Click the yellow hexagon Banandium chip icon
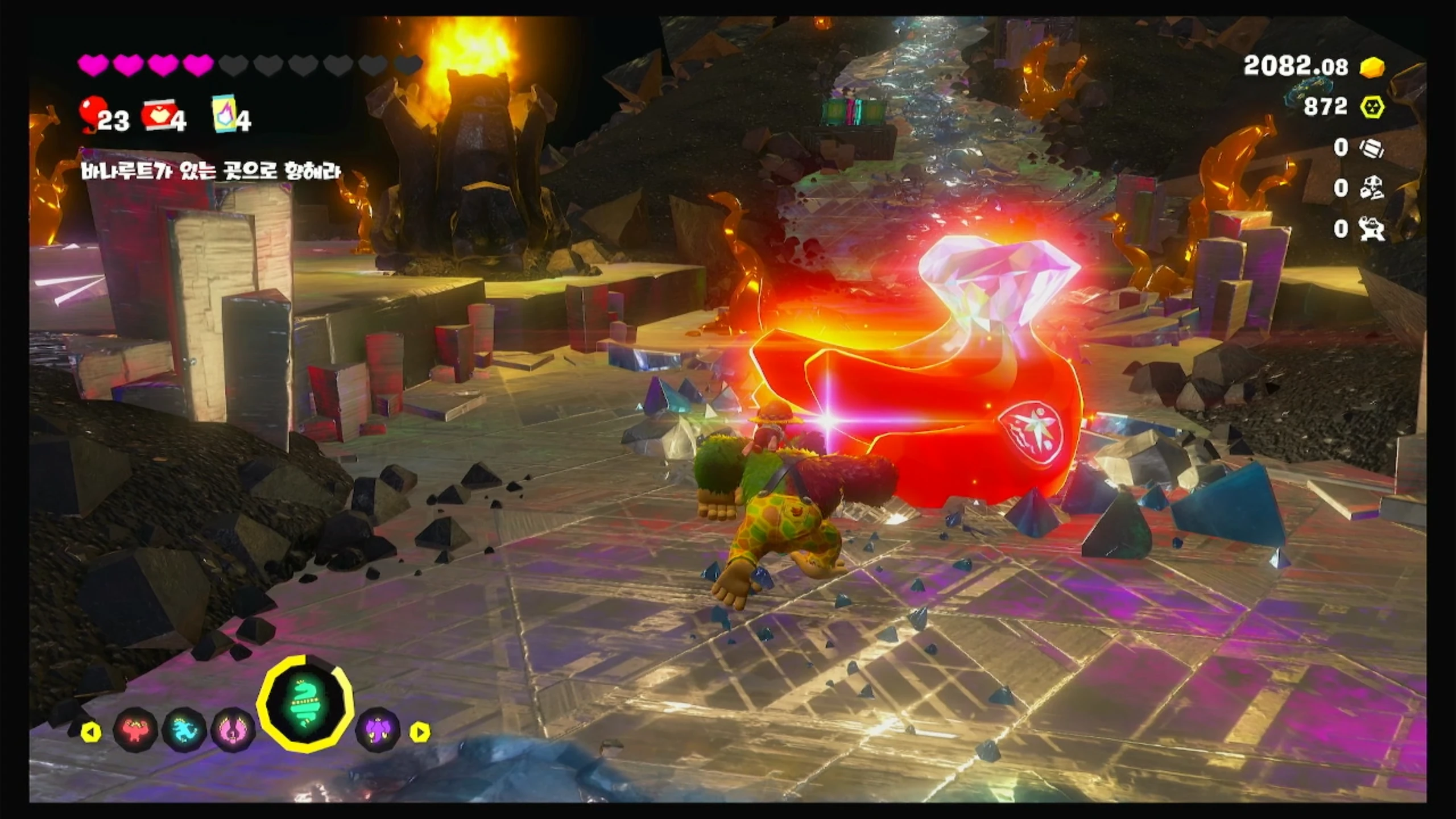 tap(1371, 107)
